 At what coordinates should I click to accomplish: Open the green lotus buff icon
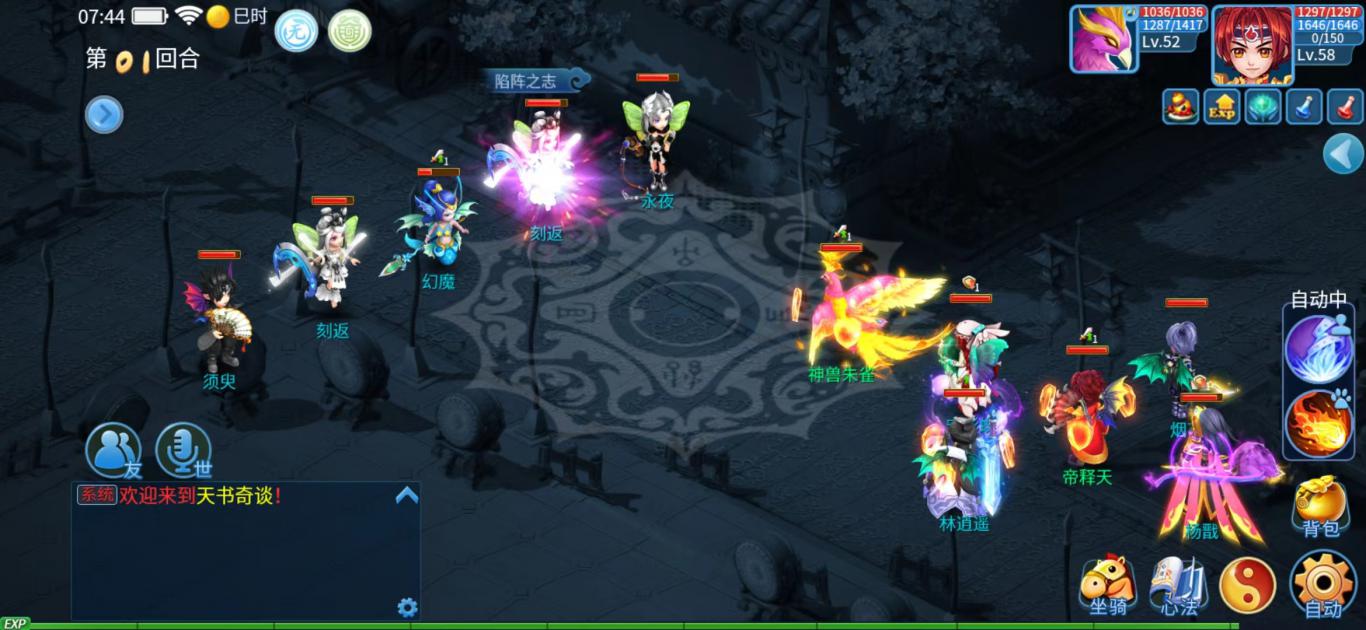[1263, 106]
